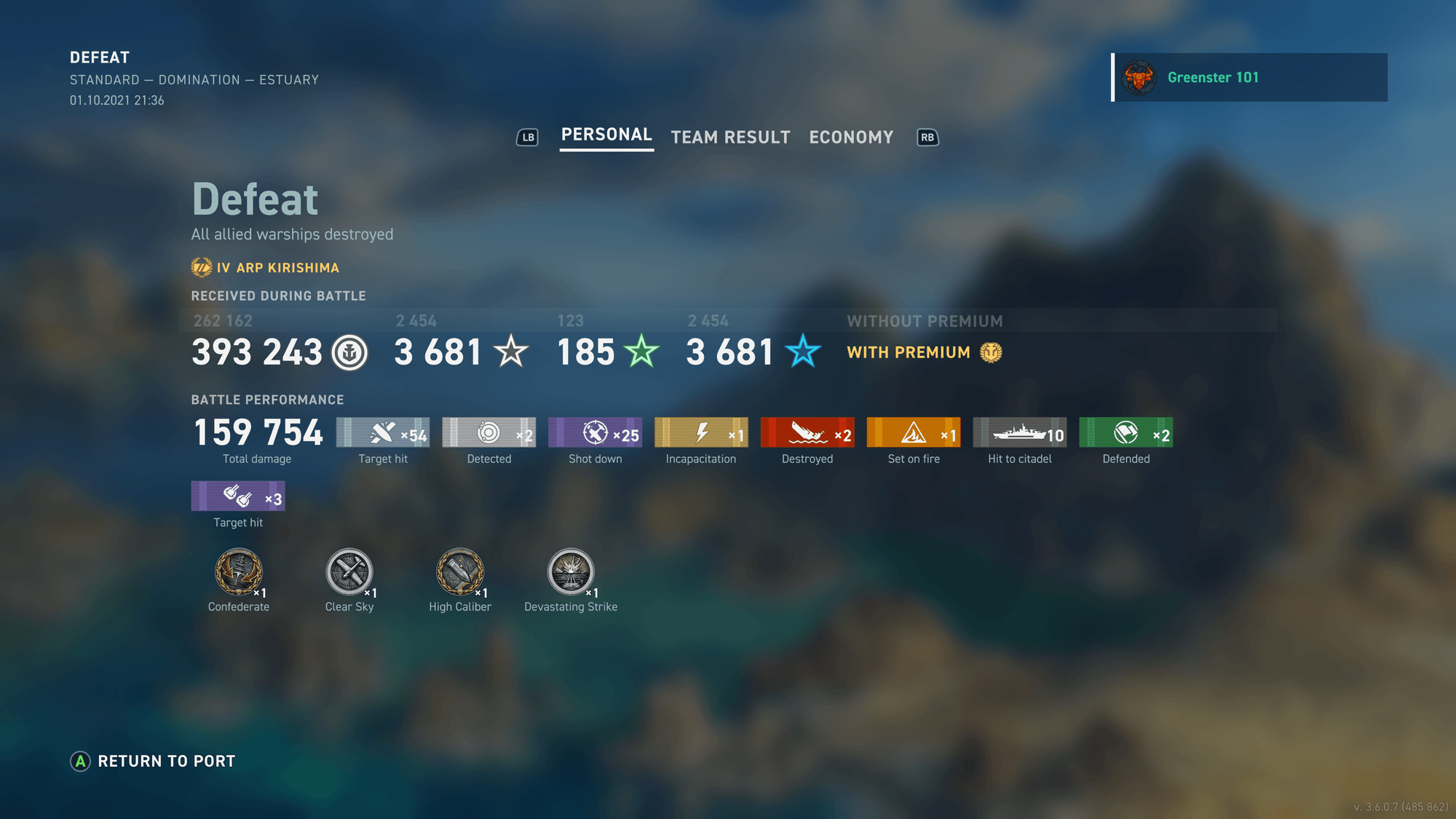Open the Economy tab
This screenshot has height=819, width=1456.
[850, 137]
